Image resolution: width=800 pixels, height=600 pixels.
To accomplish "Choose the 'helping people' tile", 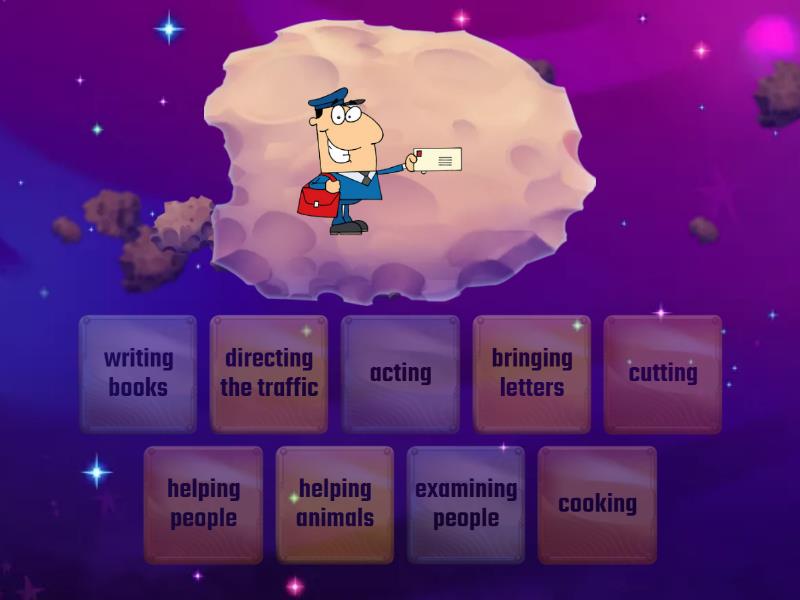I will coord(203,504).
